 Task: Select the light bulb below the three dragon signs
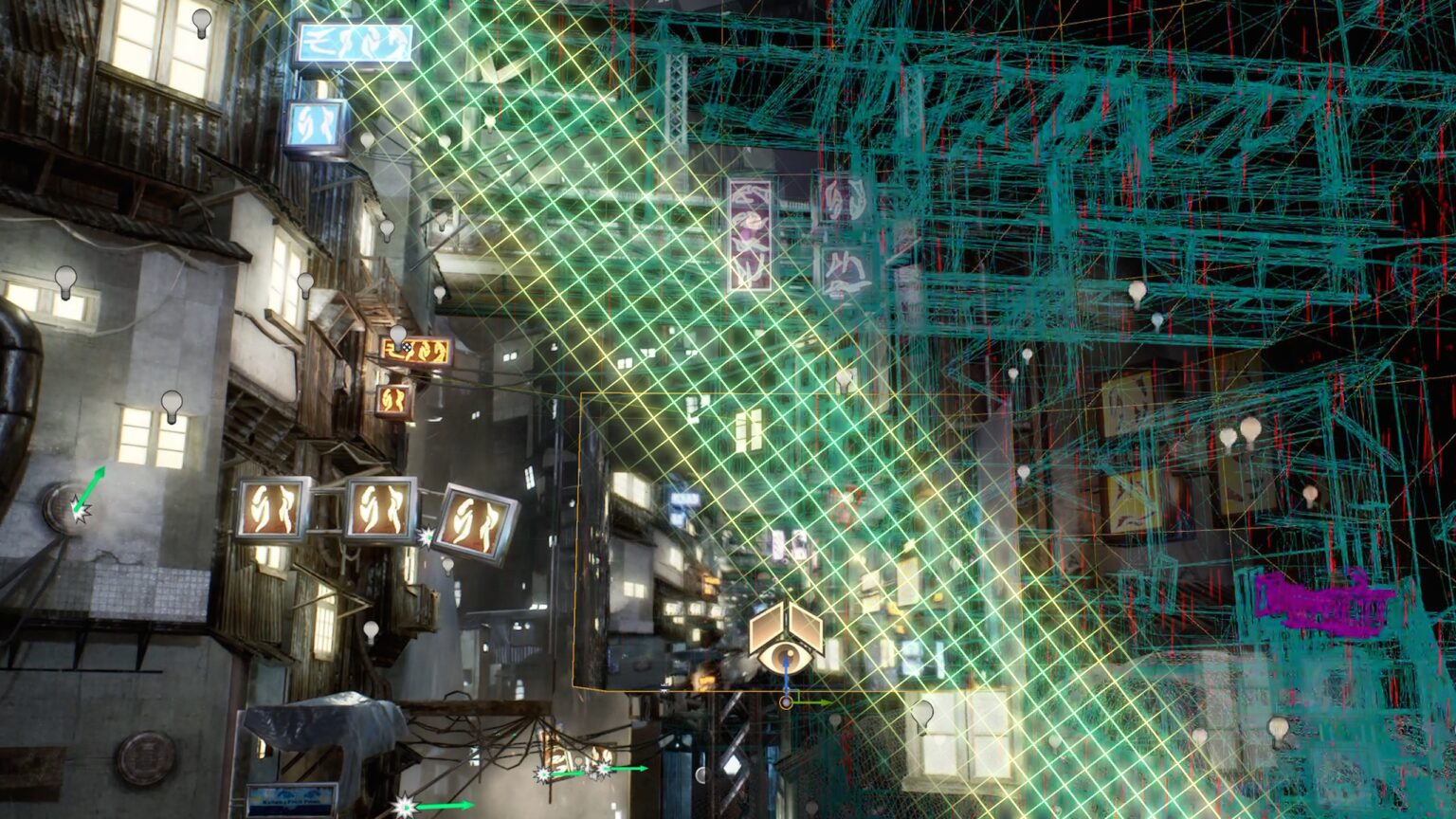[370, 628]
